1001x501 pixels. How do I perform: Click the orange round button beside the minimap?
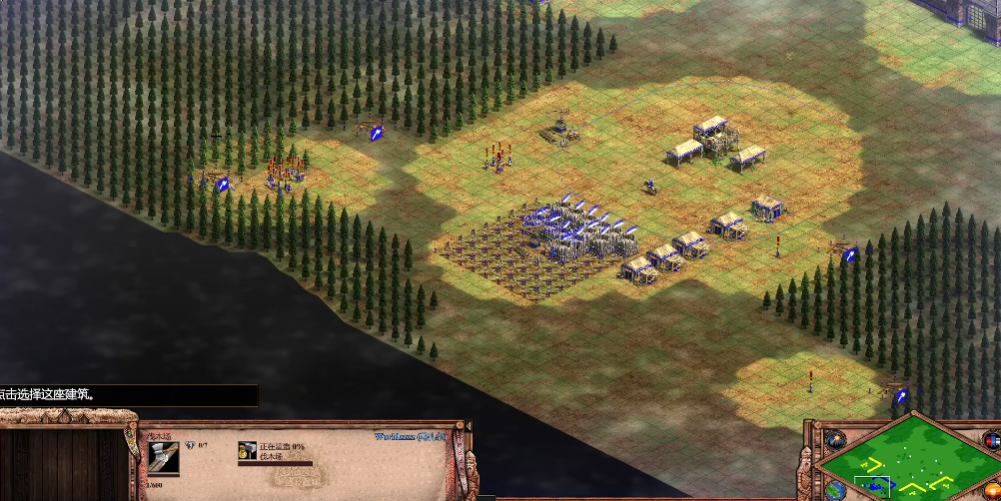tap(992, 490)
